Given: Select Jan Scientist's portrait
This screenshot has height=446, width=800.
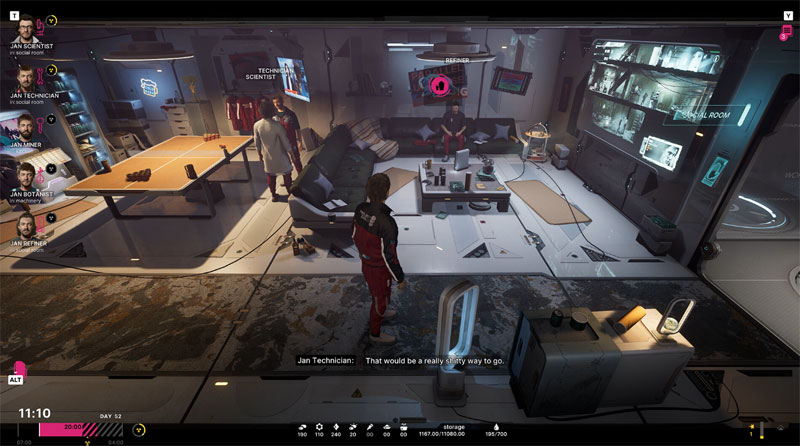Looking at the screenshot, I should pyautogui.click(x=23, y=28).
